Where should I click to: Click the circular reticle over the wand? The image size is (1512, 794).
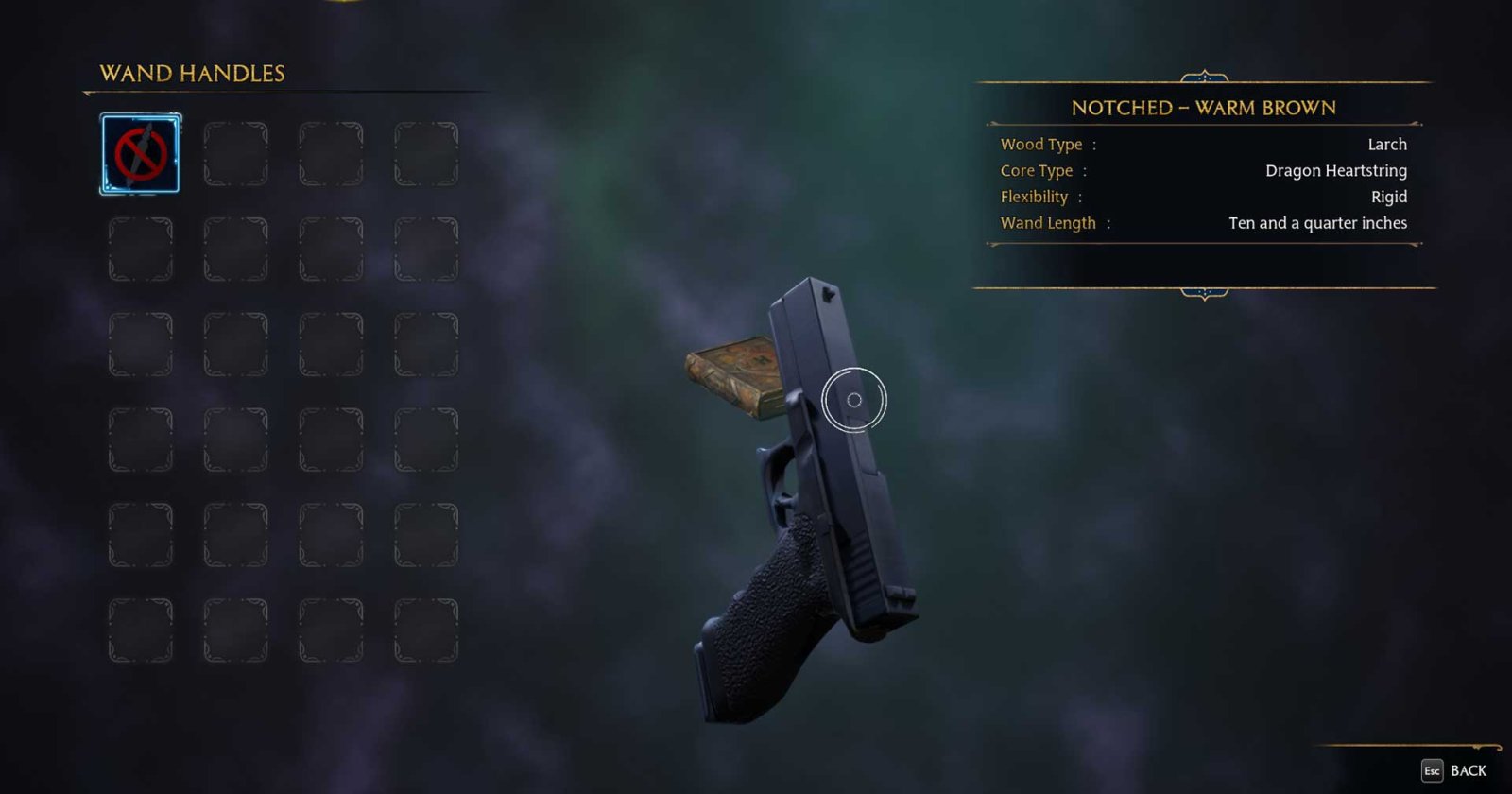tap(855, 399)
